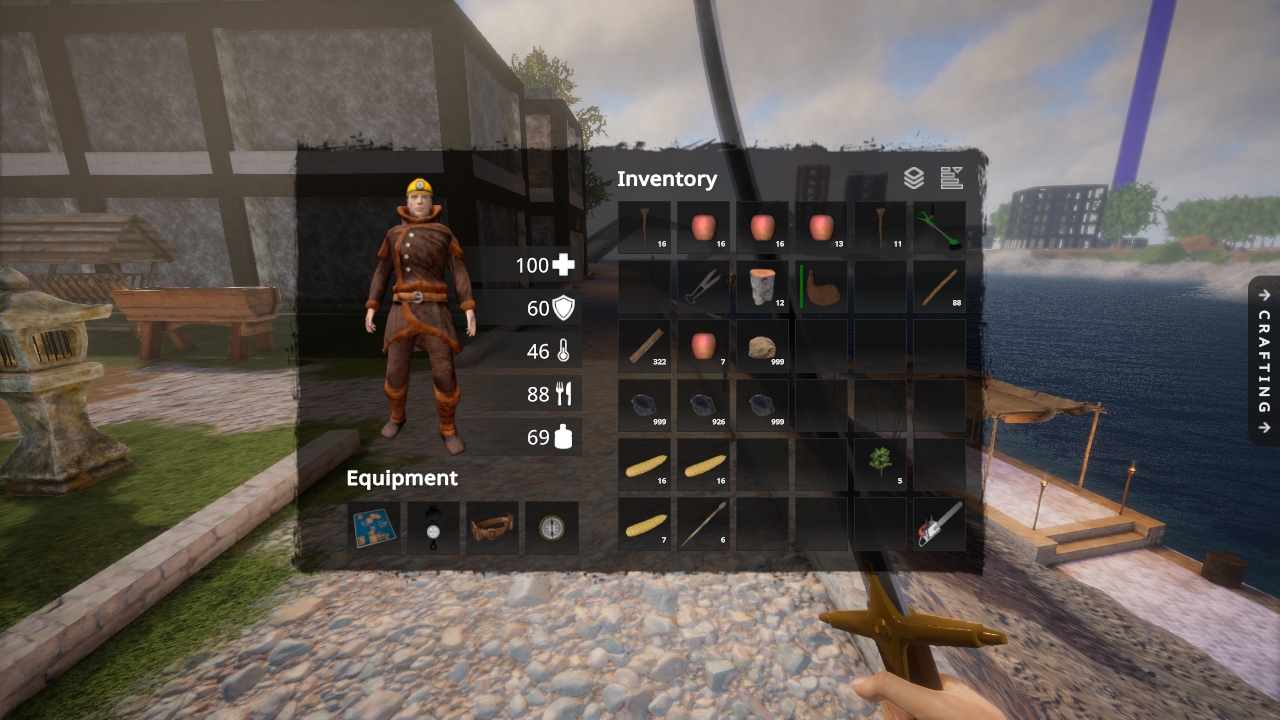Select the tree sapling stack of 5
This screenshot has width=1280, height=720.
click(x=880, y=464)
